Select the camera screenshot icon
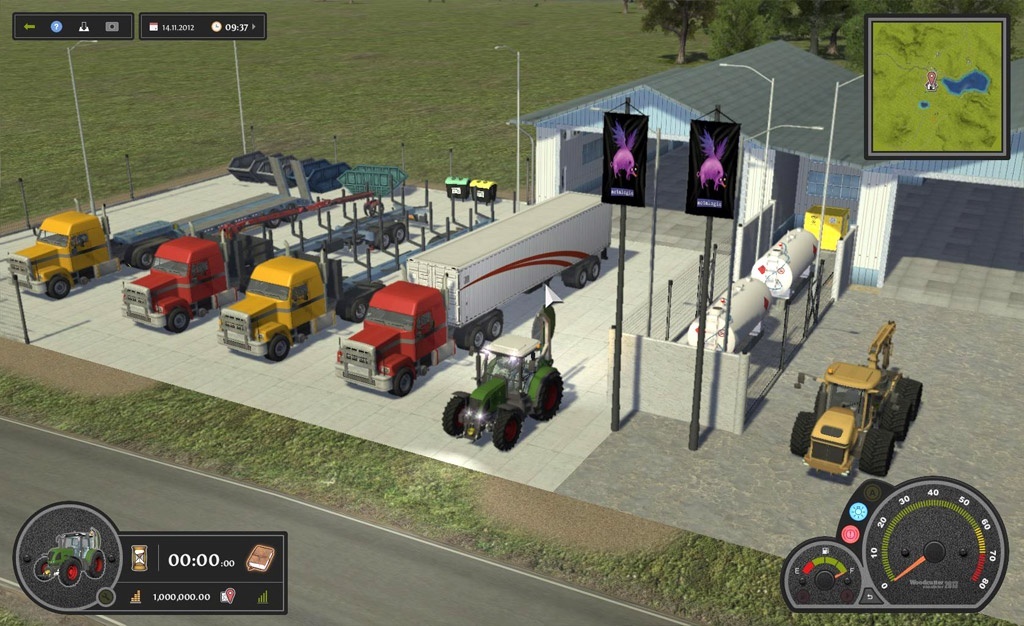Image resolution: width=1024 pixels, height=626 pixels. click(112, 26)
